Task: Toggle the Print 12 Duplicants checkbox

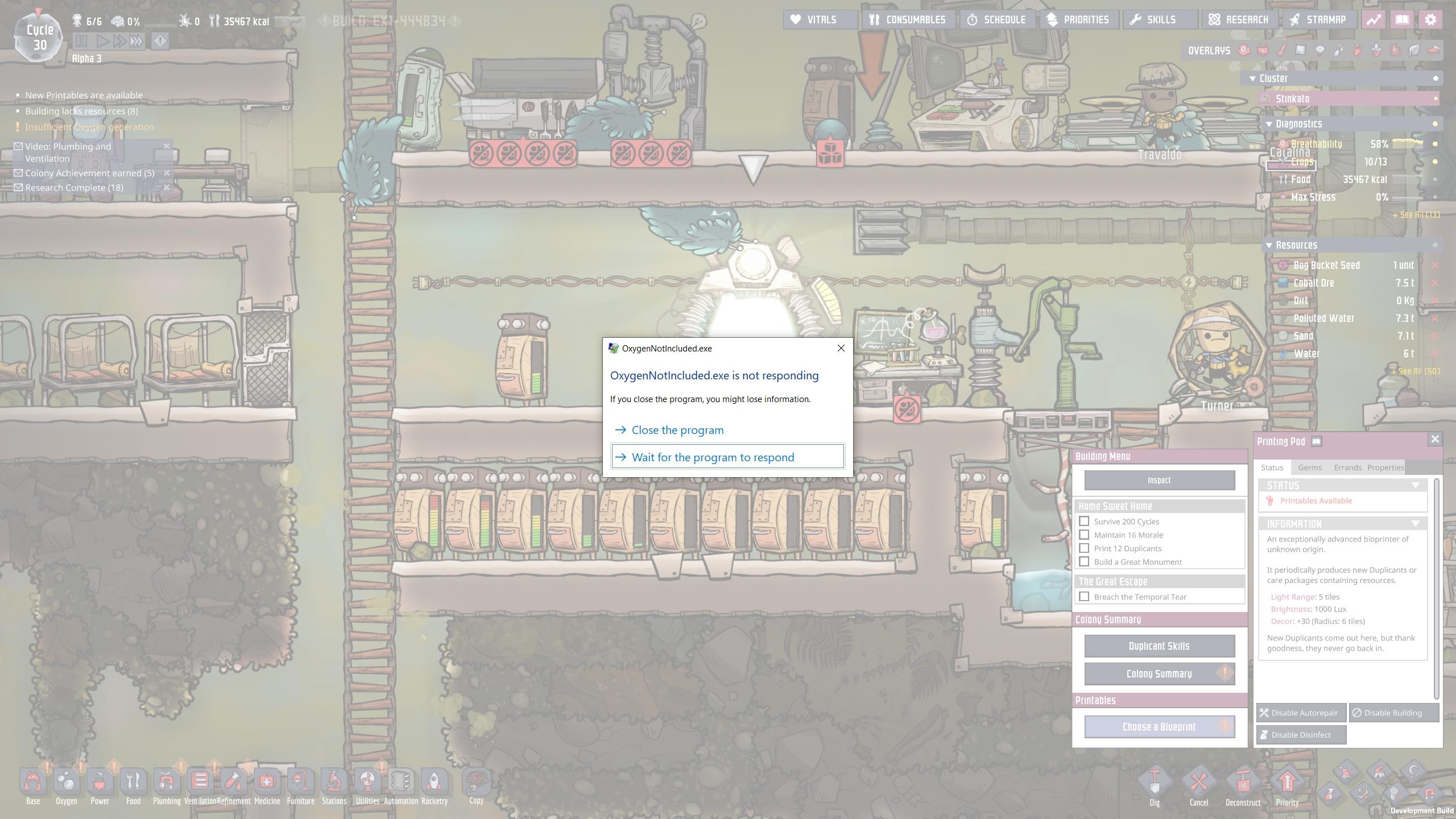Action: click(1085, 548)
